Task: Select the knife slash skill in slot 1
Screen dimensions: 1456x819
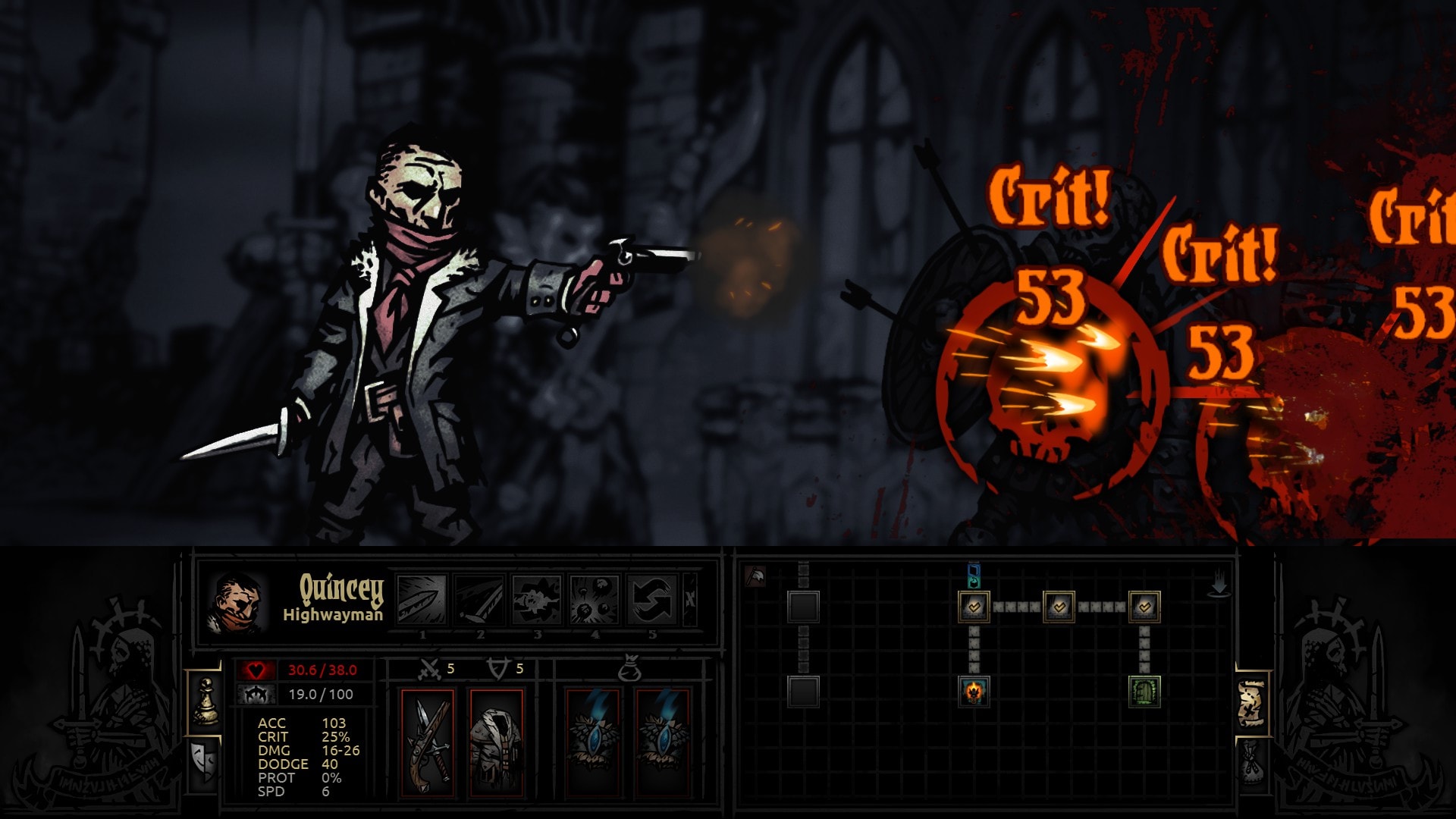Action: [x=422, y=599]
